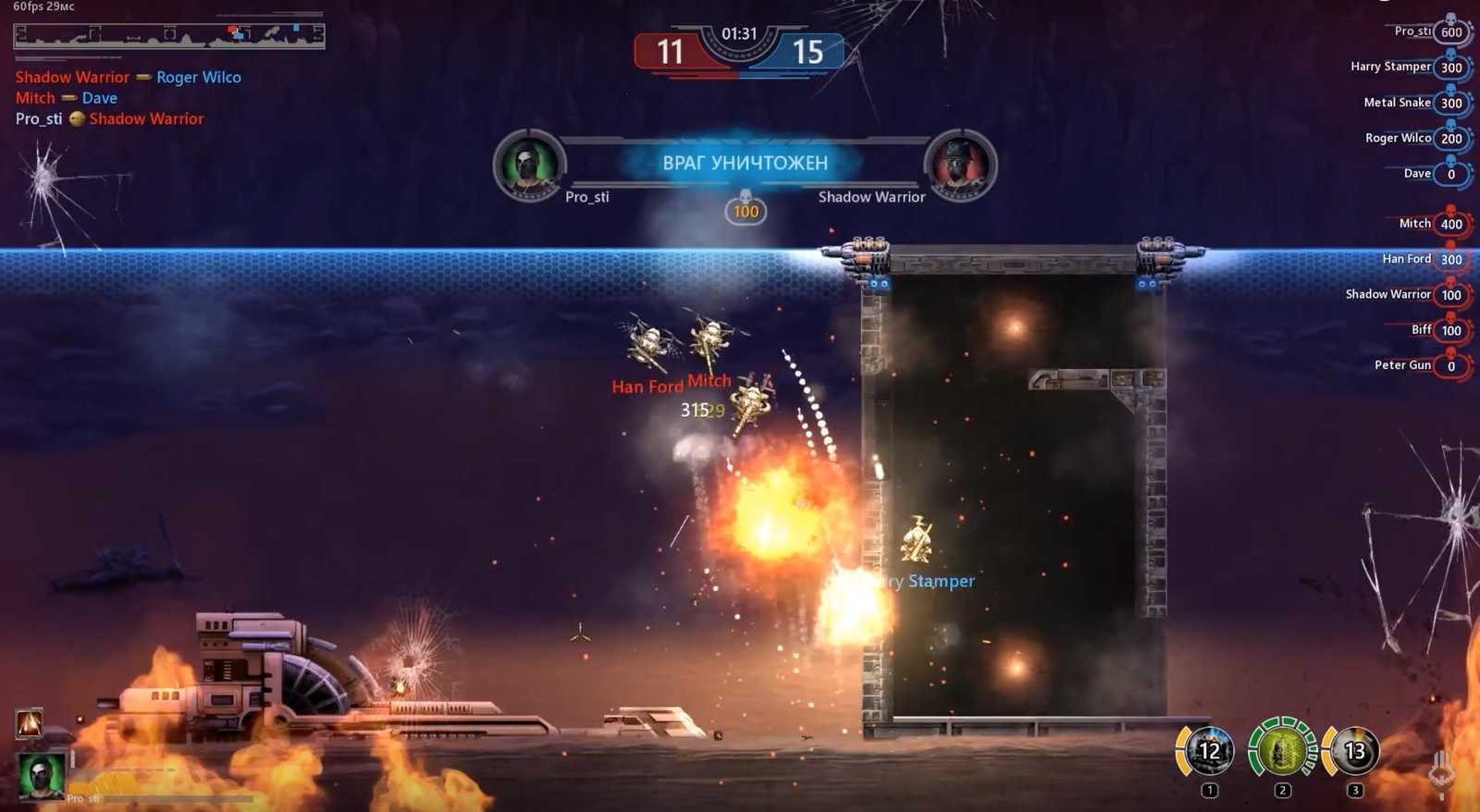Image resolution: width=1480 pixels, height=812 pixels.
Task: Select Biff in the red team list
Action: tap(1437, 330)
